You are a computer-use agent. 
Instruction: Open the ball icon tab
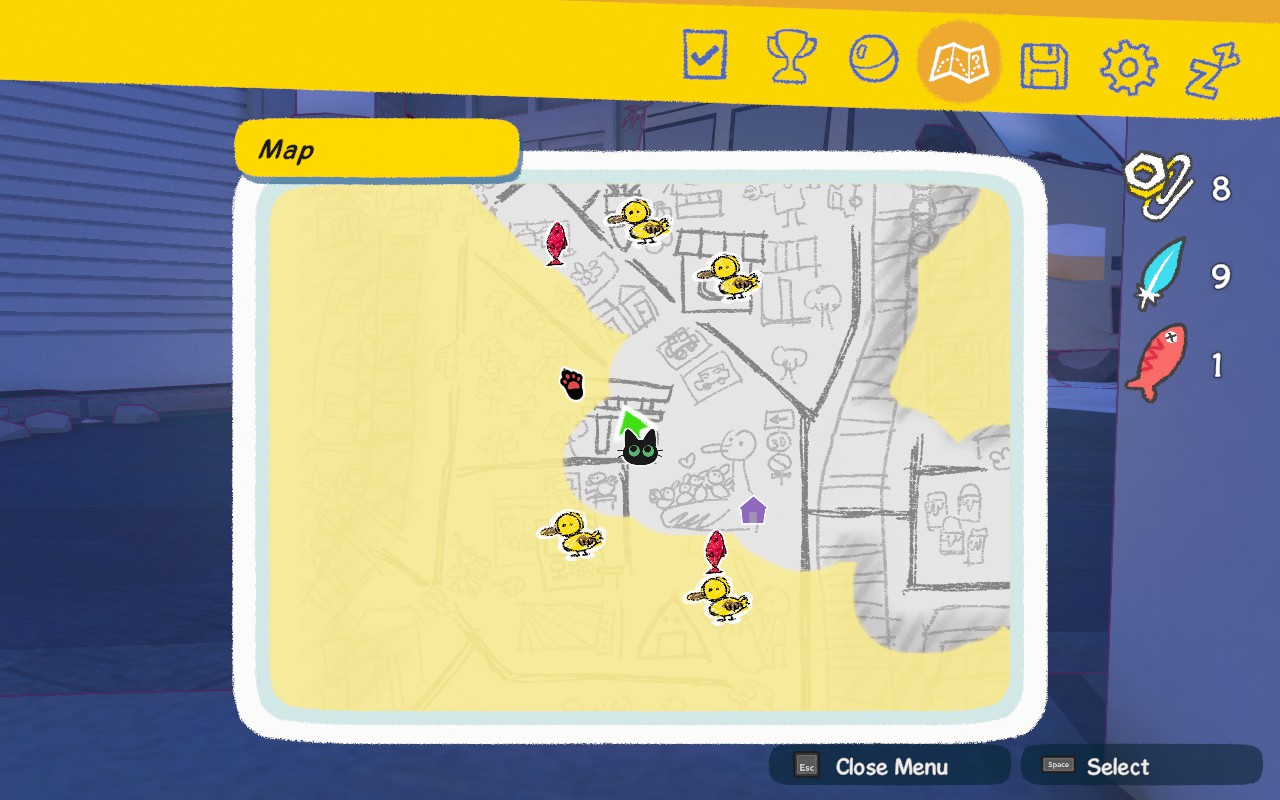(x=873, y=58)
